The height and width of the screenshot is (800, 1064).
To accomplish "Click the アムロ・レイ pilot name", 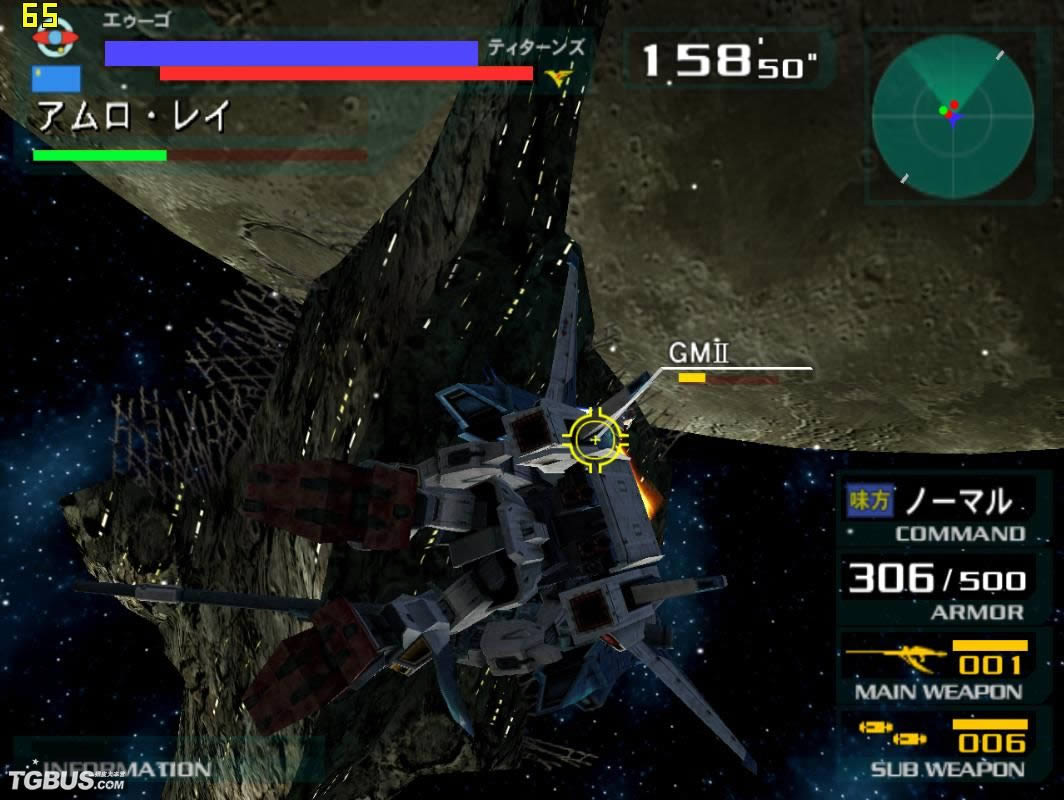I will (134, 117).
